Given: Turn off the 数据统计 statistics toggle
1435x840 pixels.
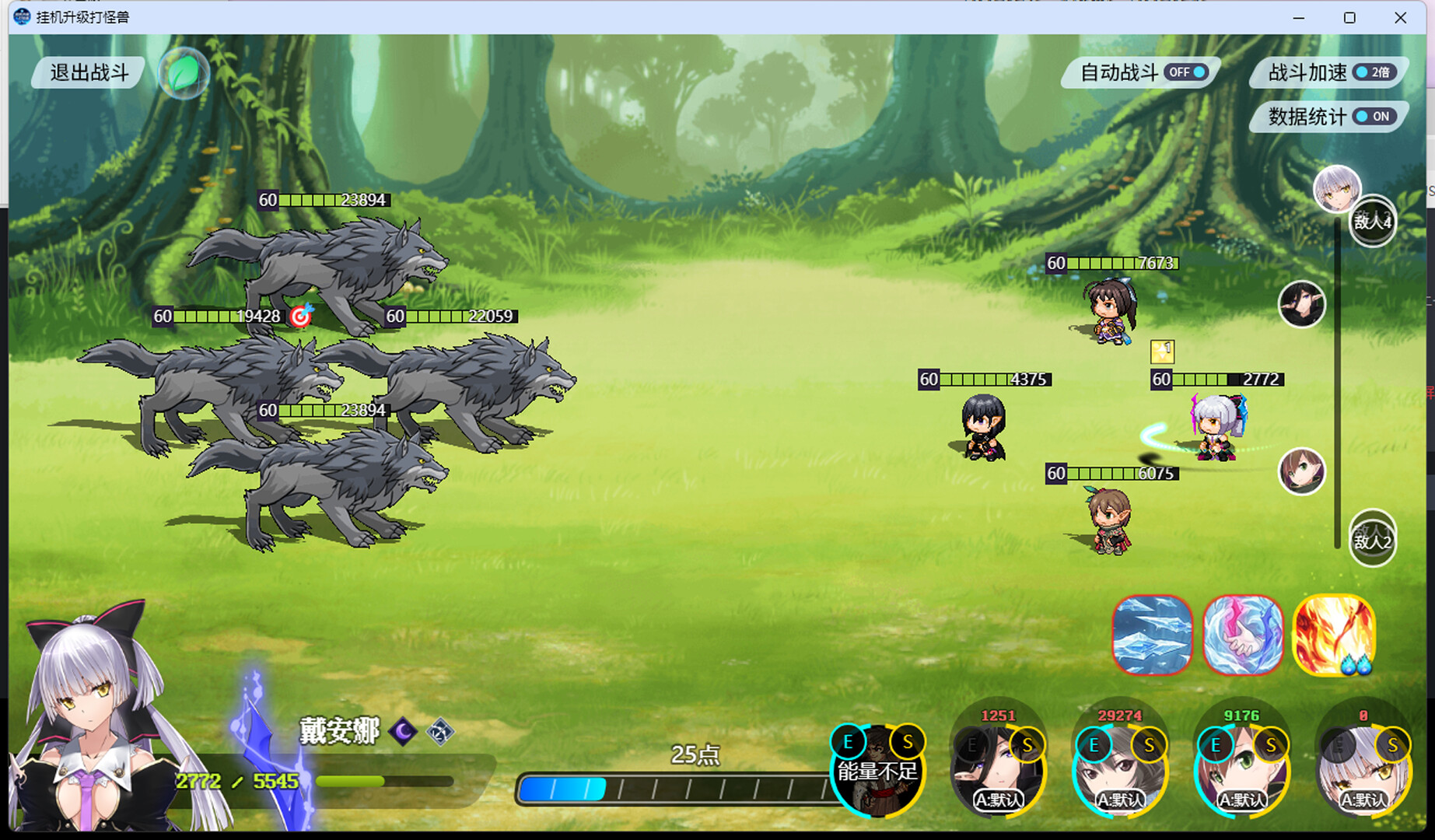Looking at the screenshot, I should tap(1374, 117).
